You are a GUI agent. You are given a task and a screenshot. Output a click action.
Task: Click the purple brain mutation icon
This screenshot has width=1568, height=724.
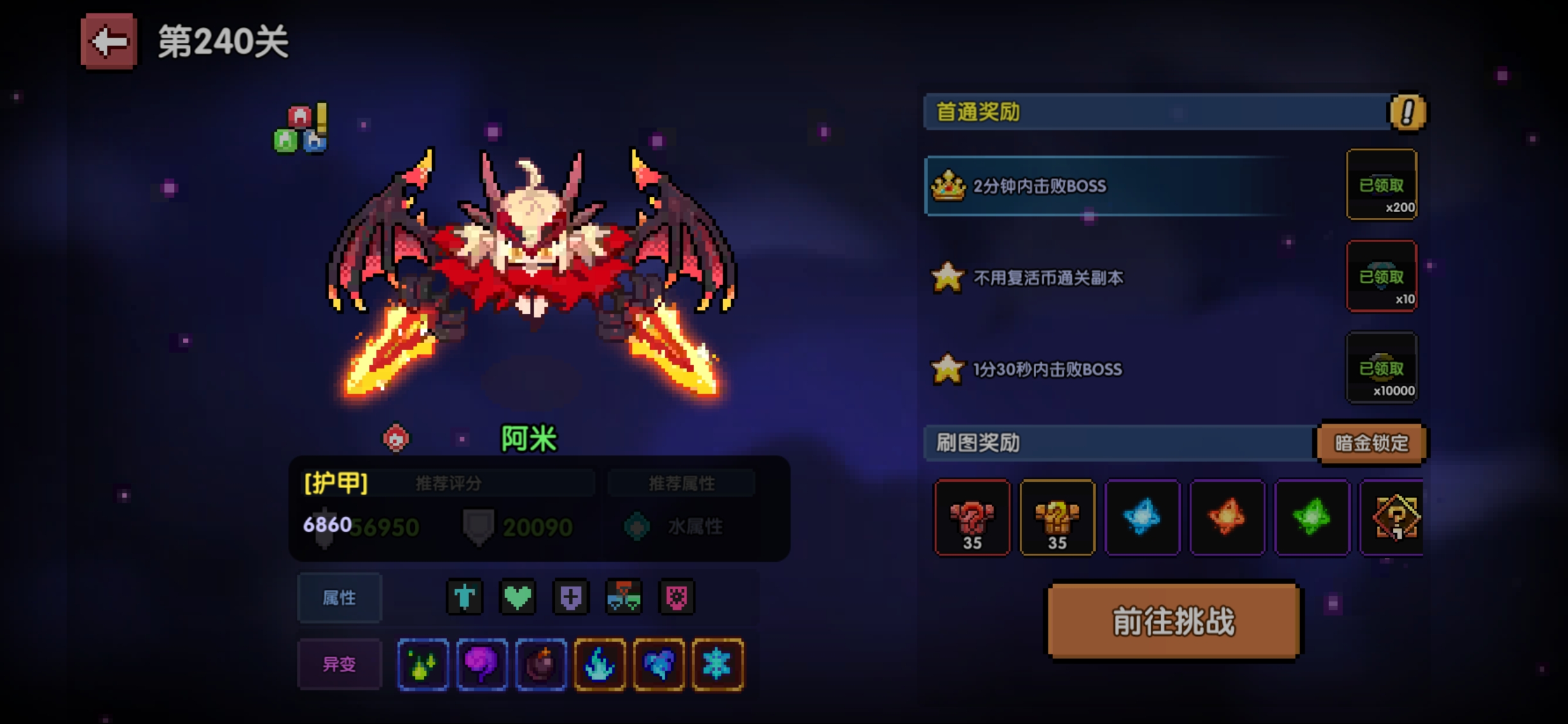click(x=482, y=665)
